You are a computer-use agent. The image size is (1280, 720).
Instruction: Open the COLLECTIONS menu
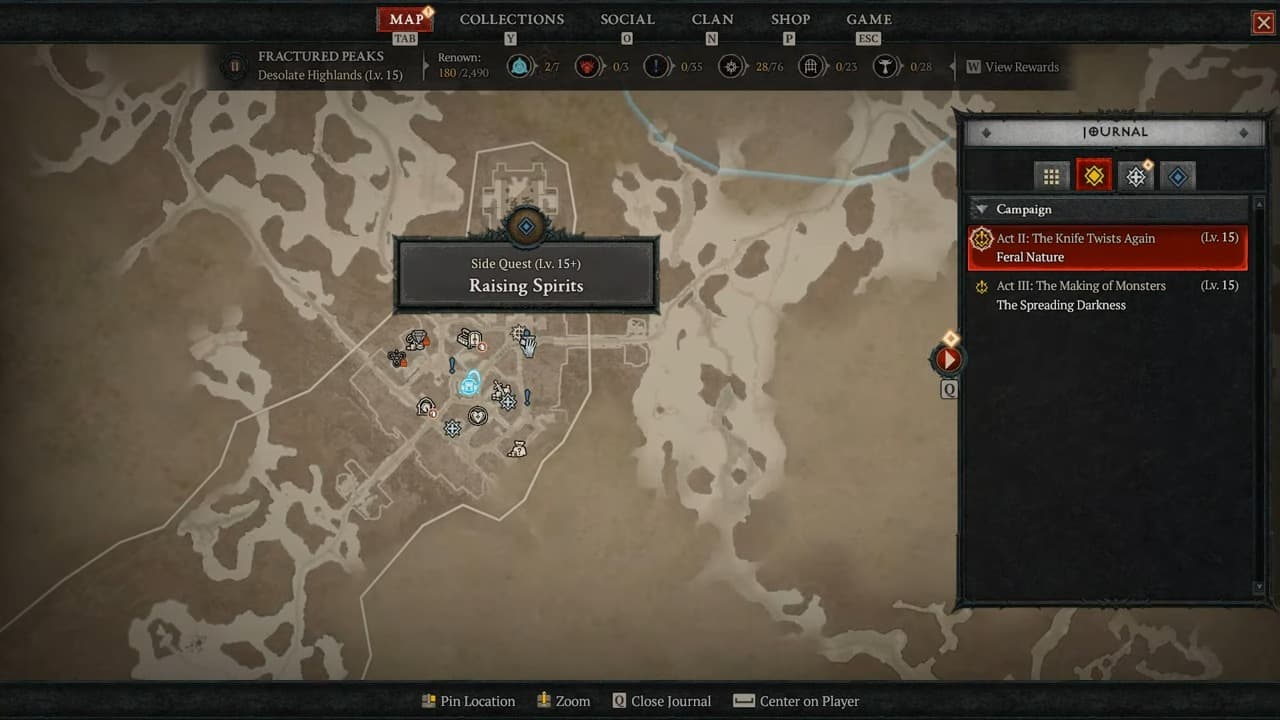pyautogui.click(x=511, y=19)
